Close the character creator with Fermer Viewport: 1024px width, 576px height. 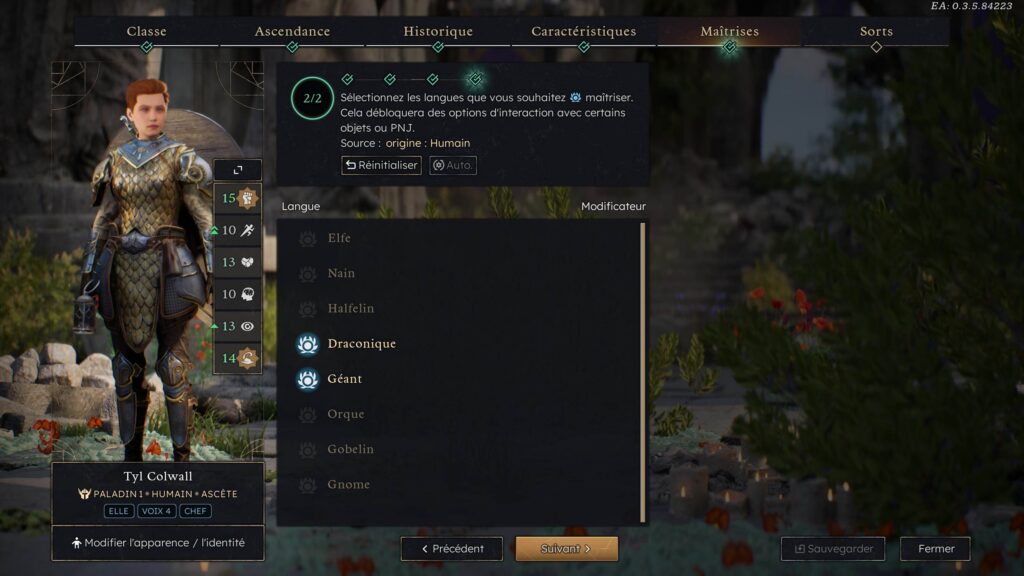click(x=935, y=549)
